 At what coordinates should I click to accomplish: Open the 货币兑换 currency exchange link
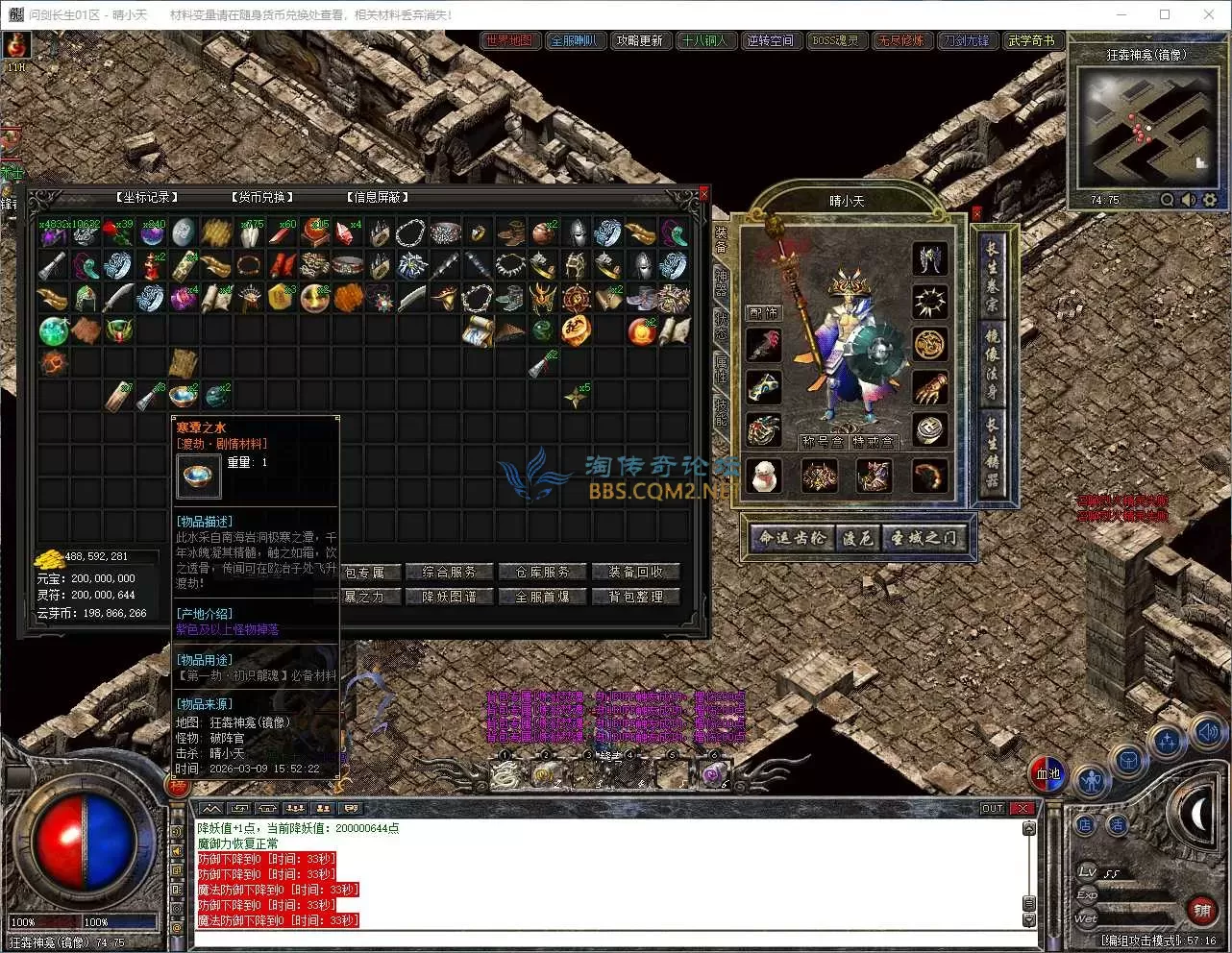(262, 197)
